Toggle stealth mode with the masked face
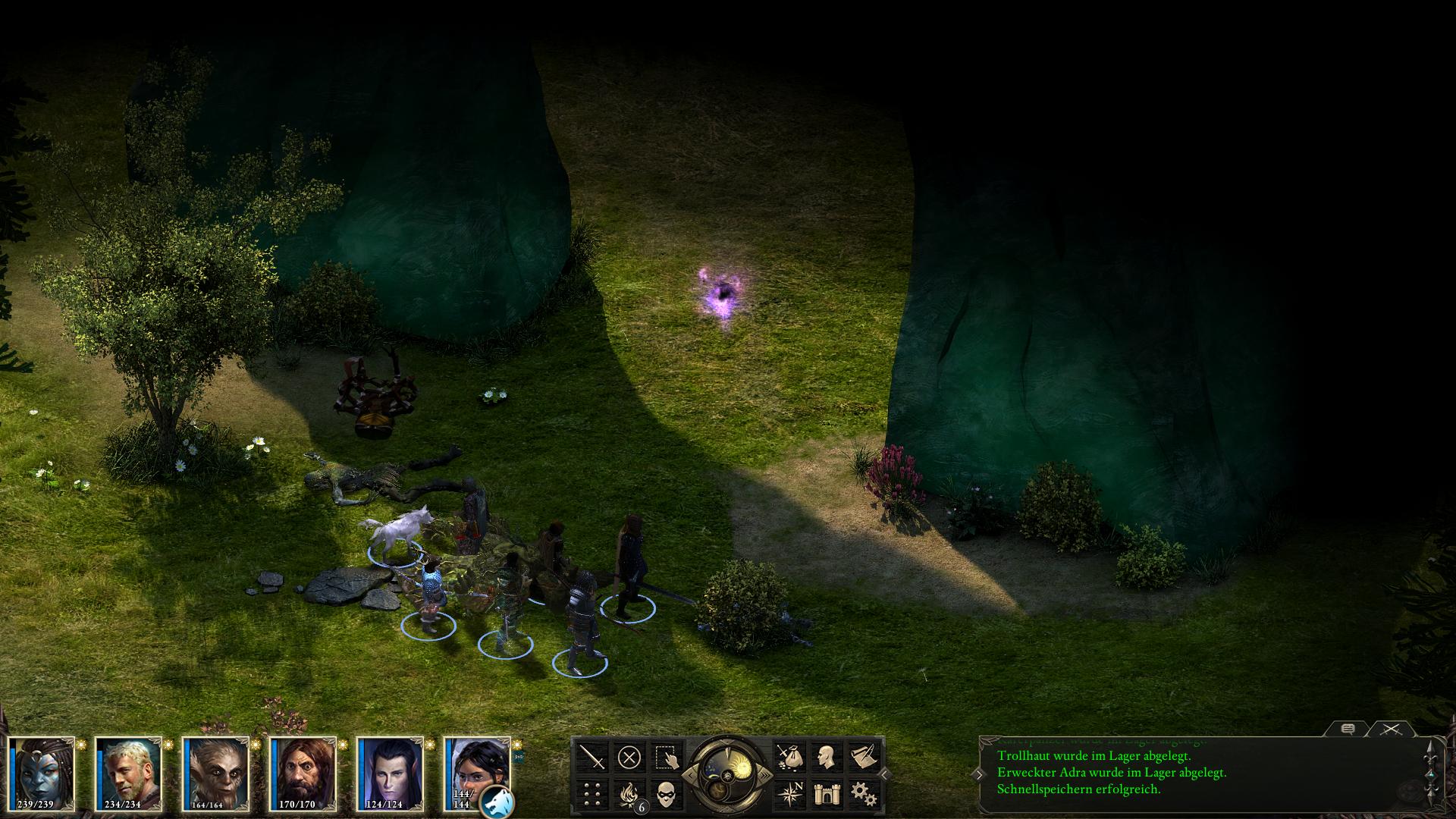The height and width of the screenshot is (819, 1456). [667, 794]
